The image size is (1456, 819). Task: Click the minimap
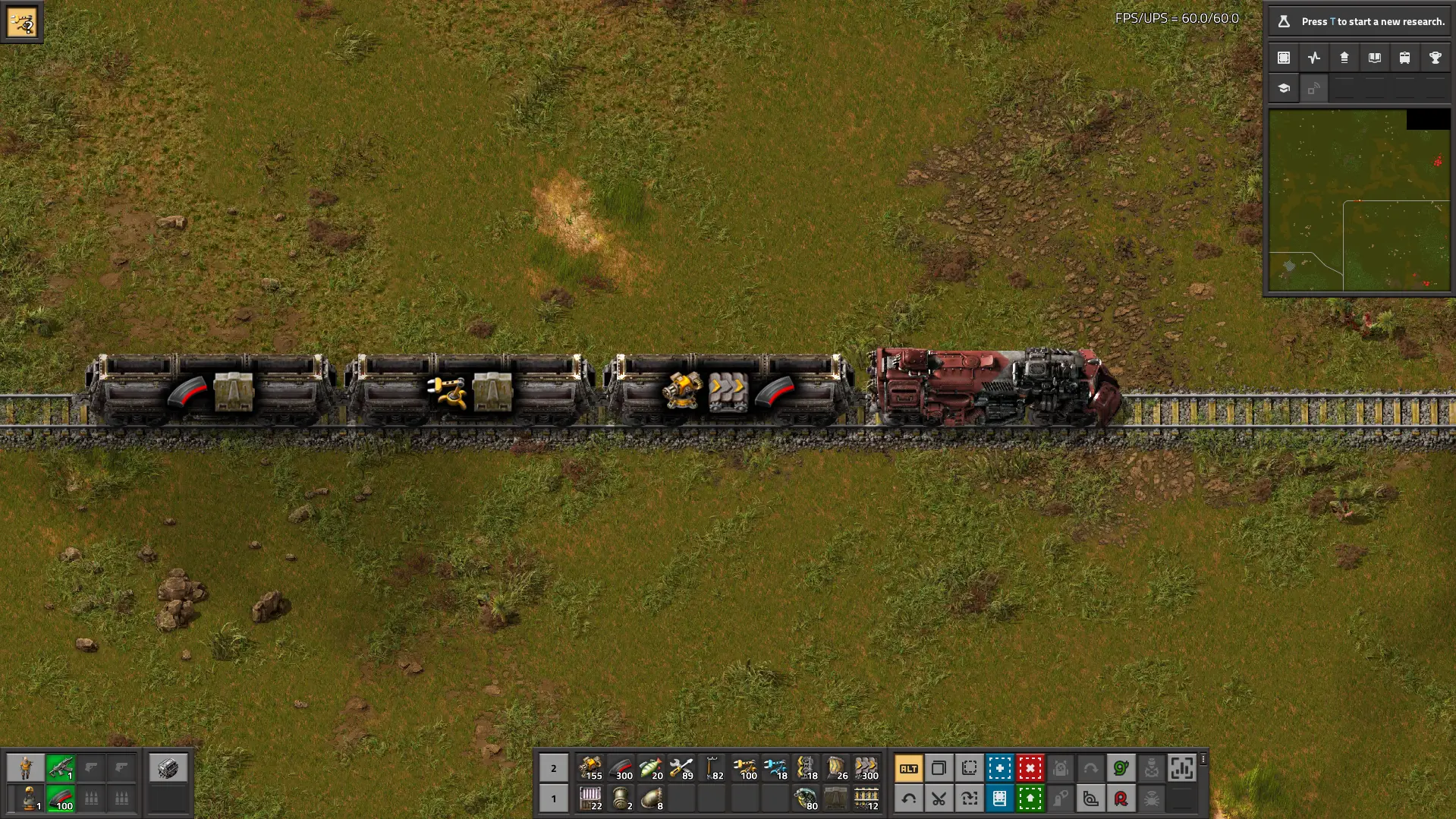click(x=1359, y=200)
